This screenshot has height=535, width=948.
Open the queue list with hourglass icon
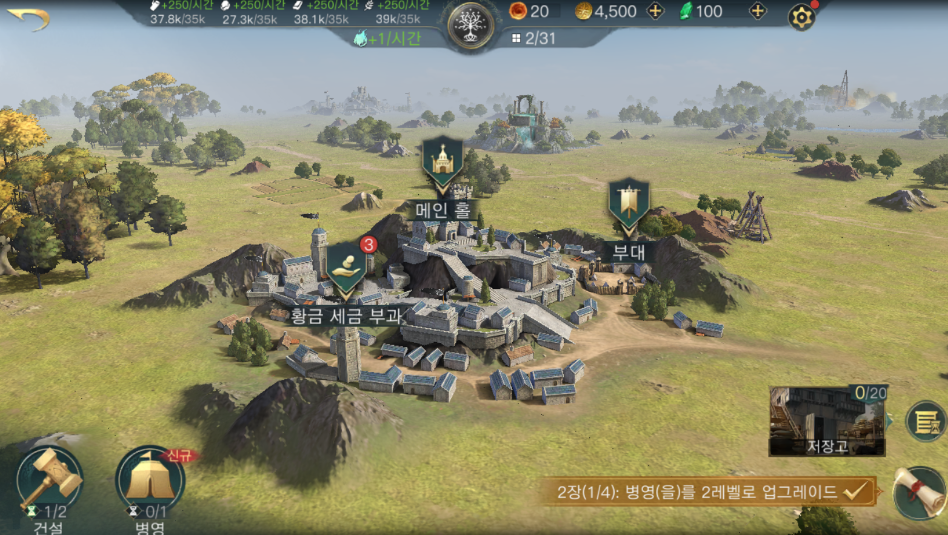click(926, 421)
